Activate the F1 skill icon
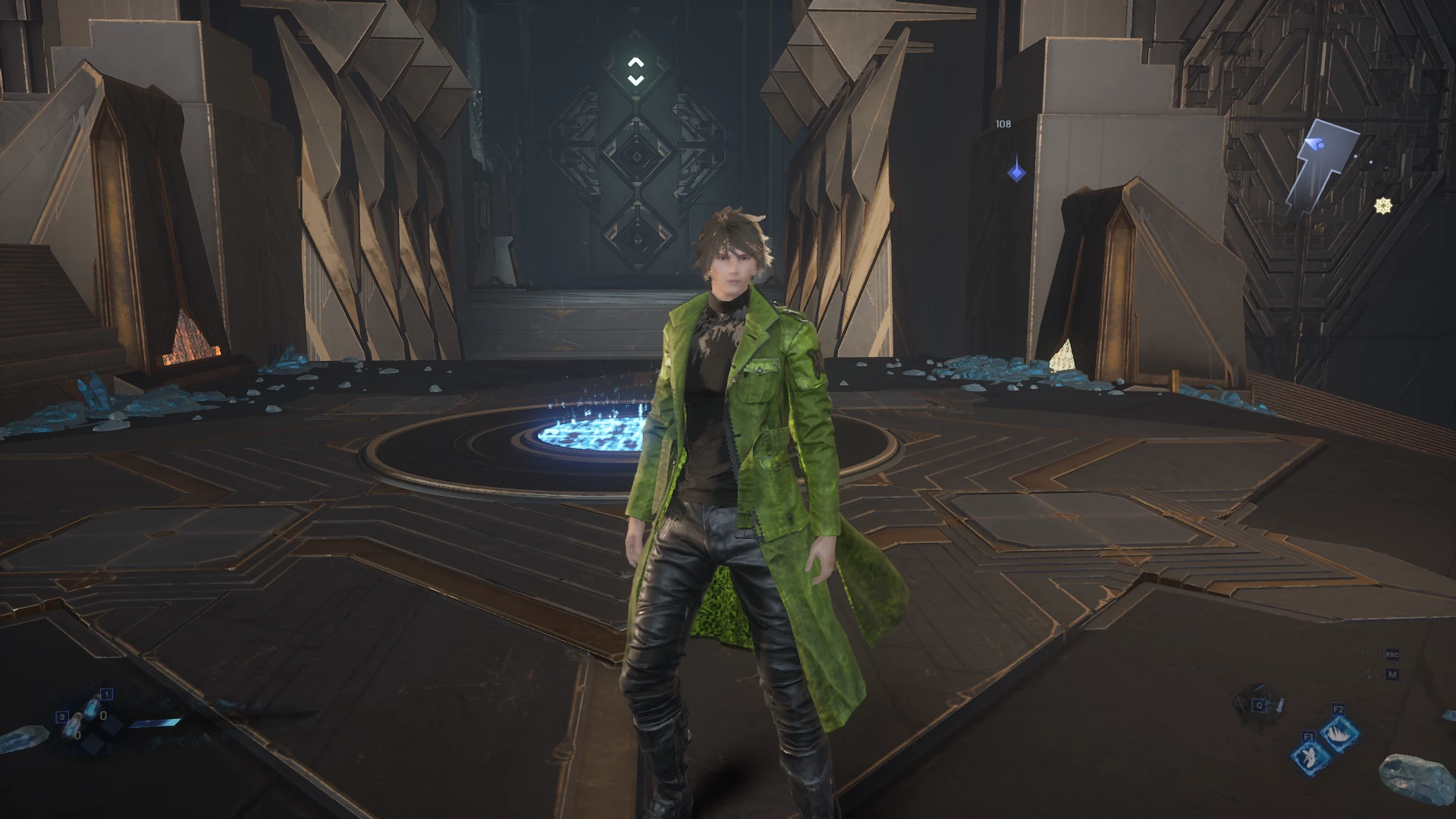This screenshot has height=819, width=1456. click(x=1310, y=755)
